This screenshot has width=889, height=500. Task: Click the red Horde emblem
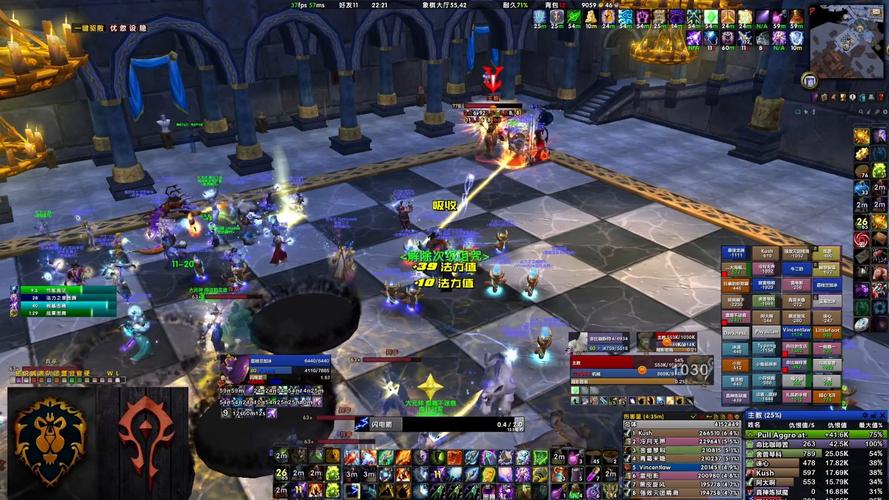point(147,441)
